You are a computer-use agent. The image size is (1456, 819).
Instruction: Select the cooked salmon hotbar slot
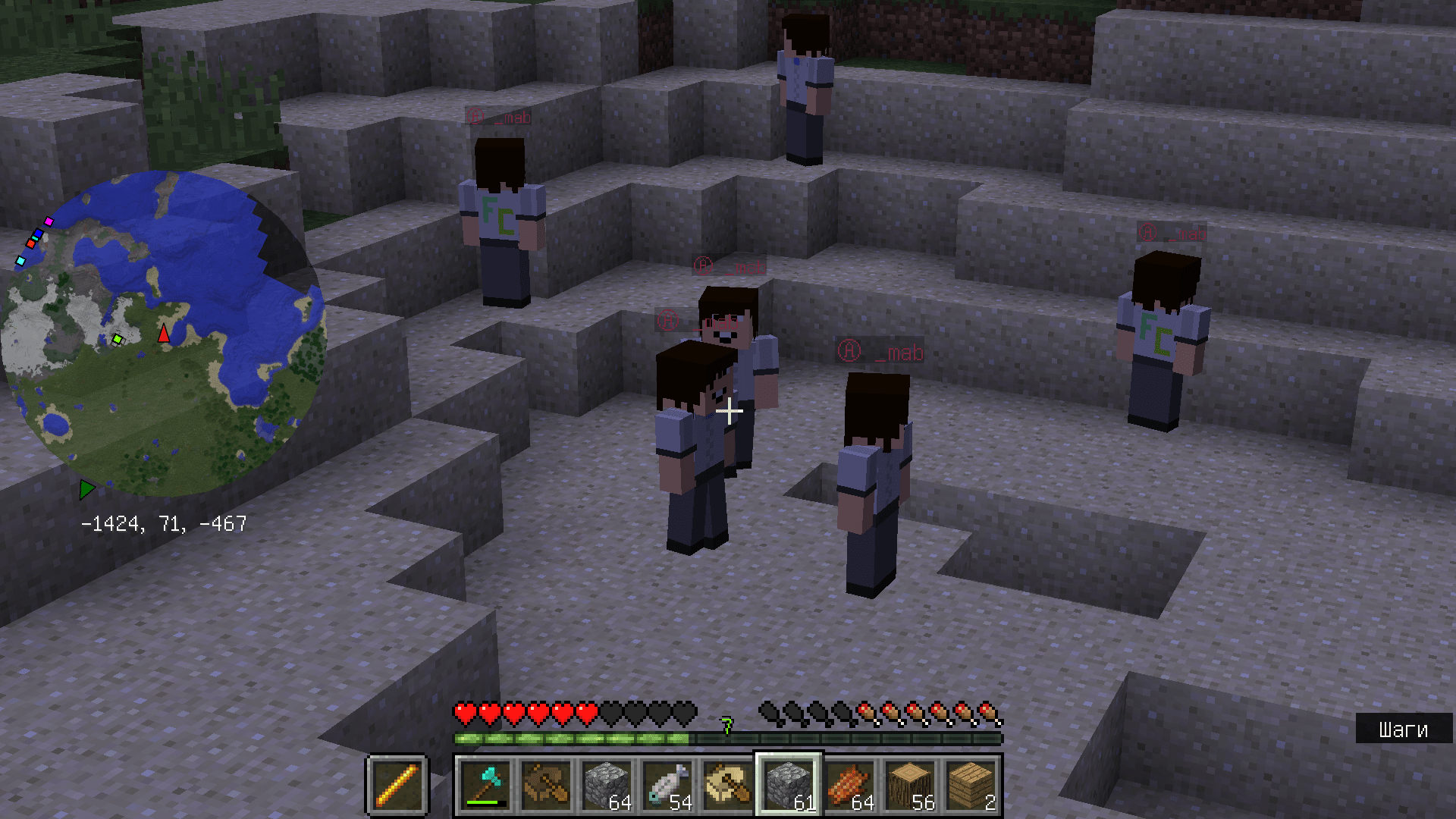[849, 785]
